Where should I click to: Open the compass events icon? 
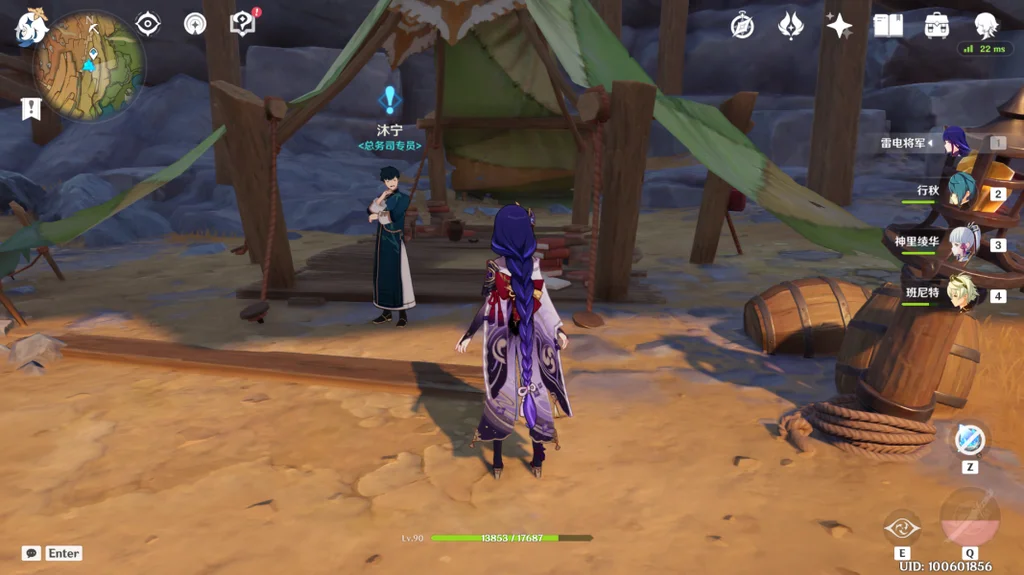click(x=742, y=26)
